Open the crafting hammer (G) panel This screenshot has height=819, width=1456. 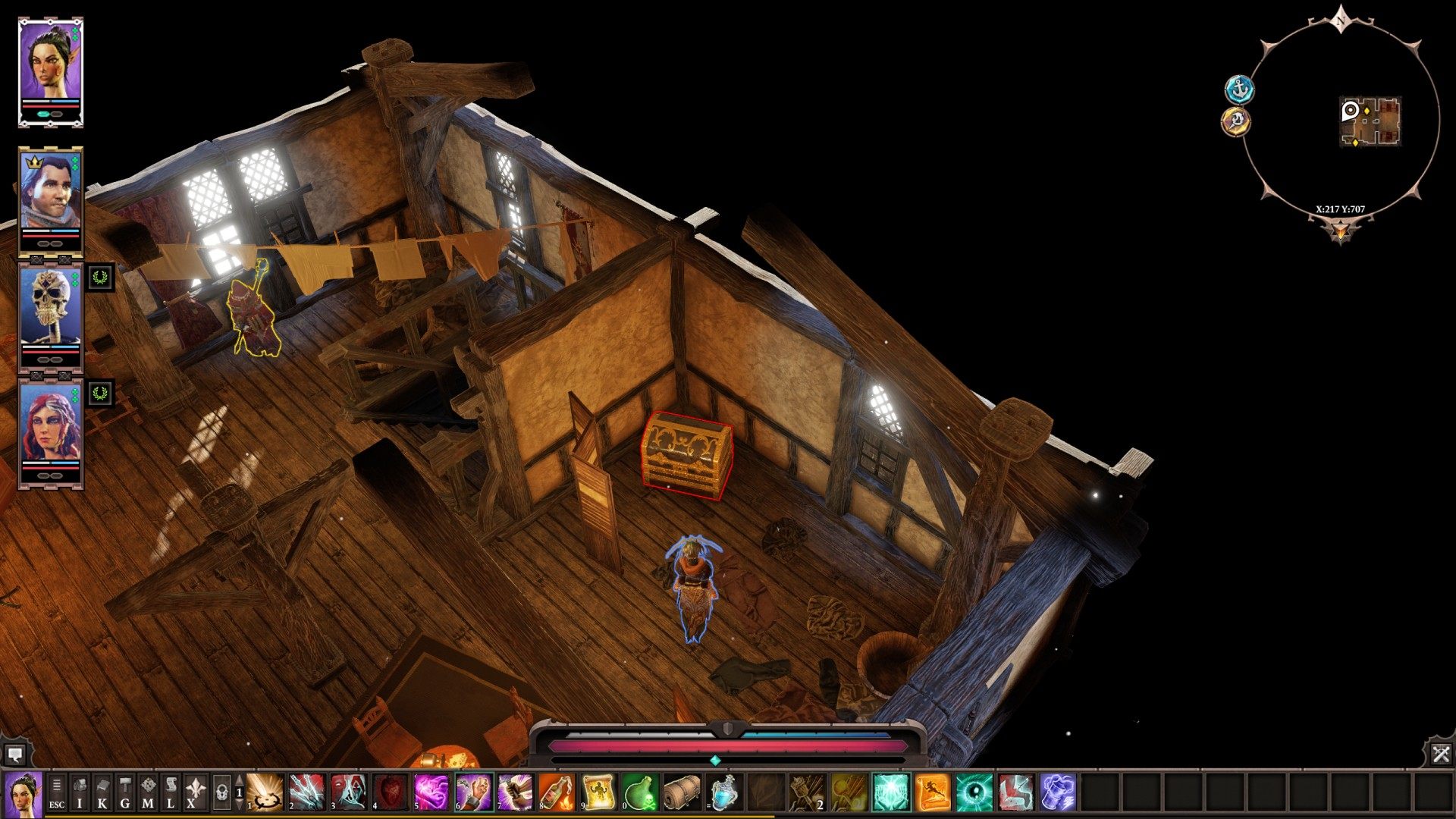125,793
